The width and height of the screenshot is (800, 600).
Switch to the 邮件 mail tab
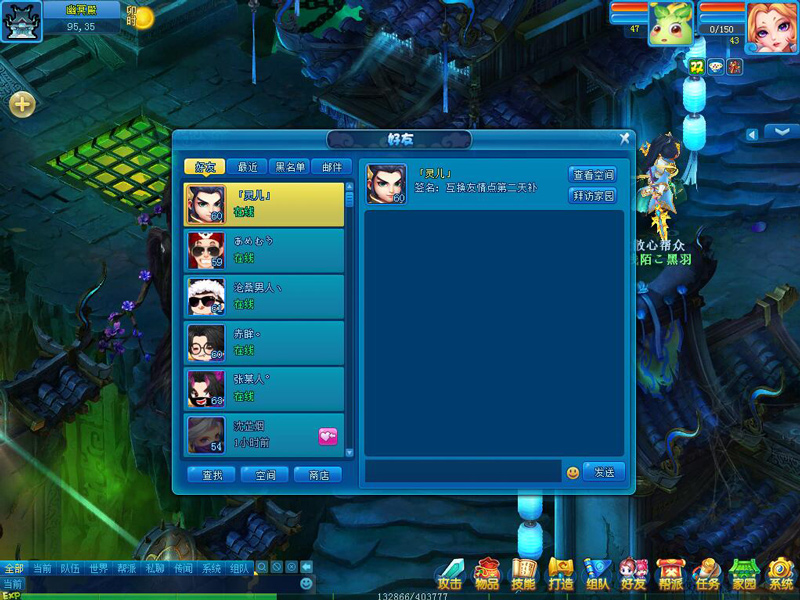[331, 167]
